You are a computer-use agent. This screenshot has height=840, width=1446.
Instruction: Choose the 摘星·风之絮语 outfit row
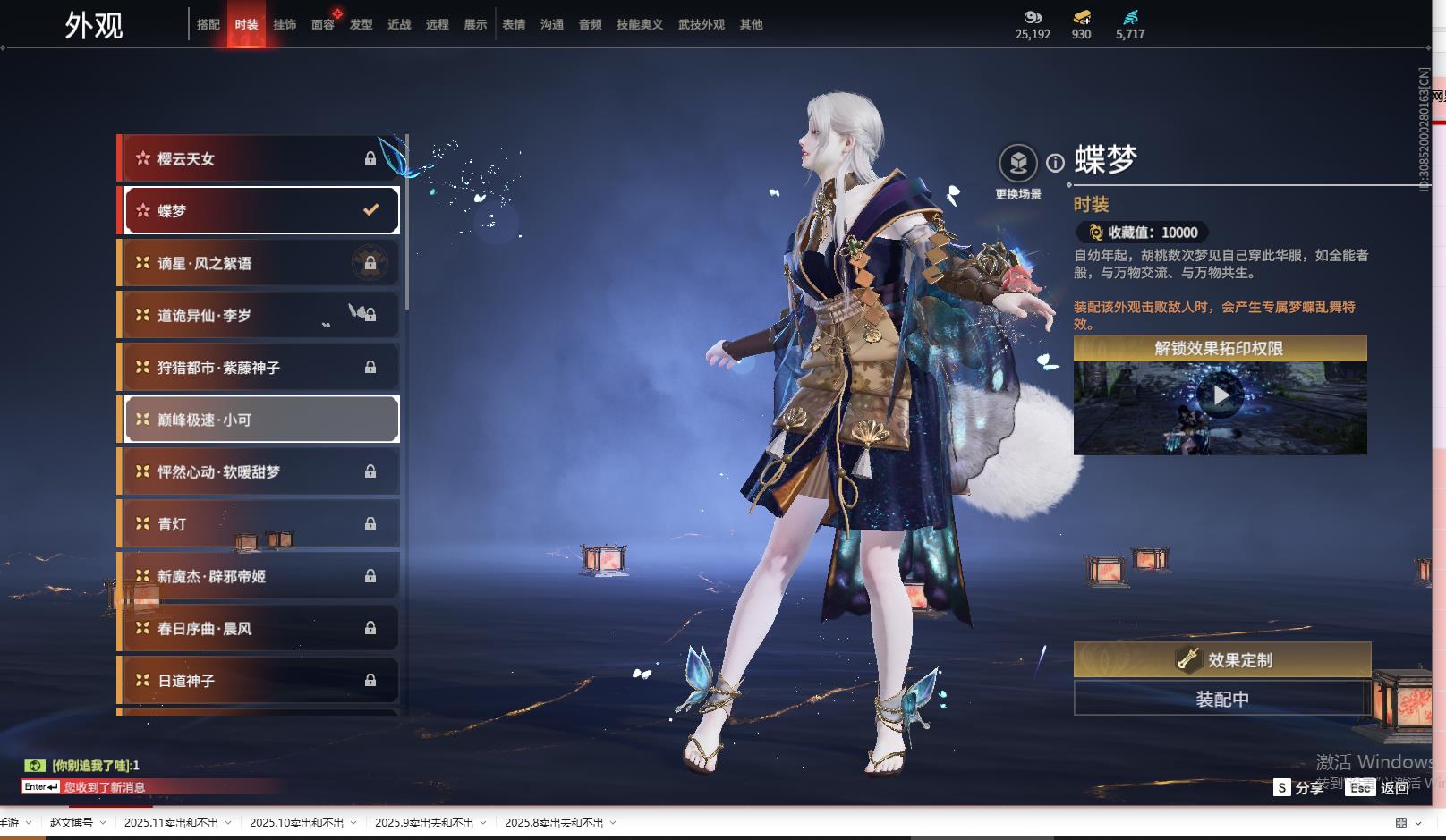(260, 263)
